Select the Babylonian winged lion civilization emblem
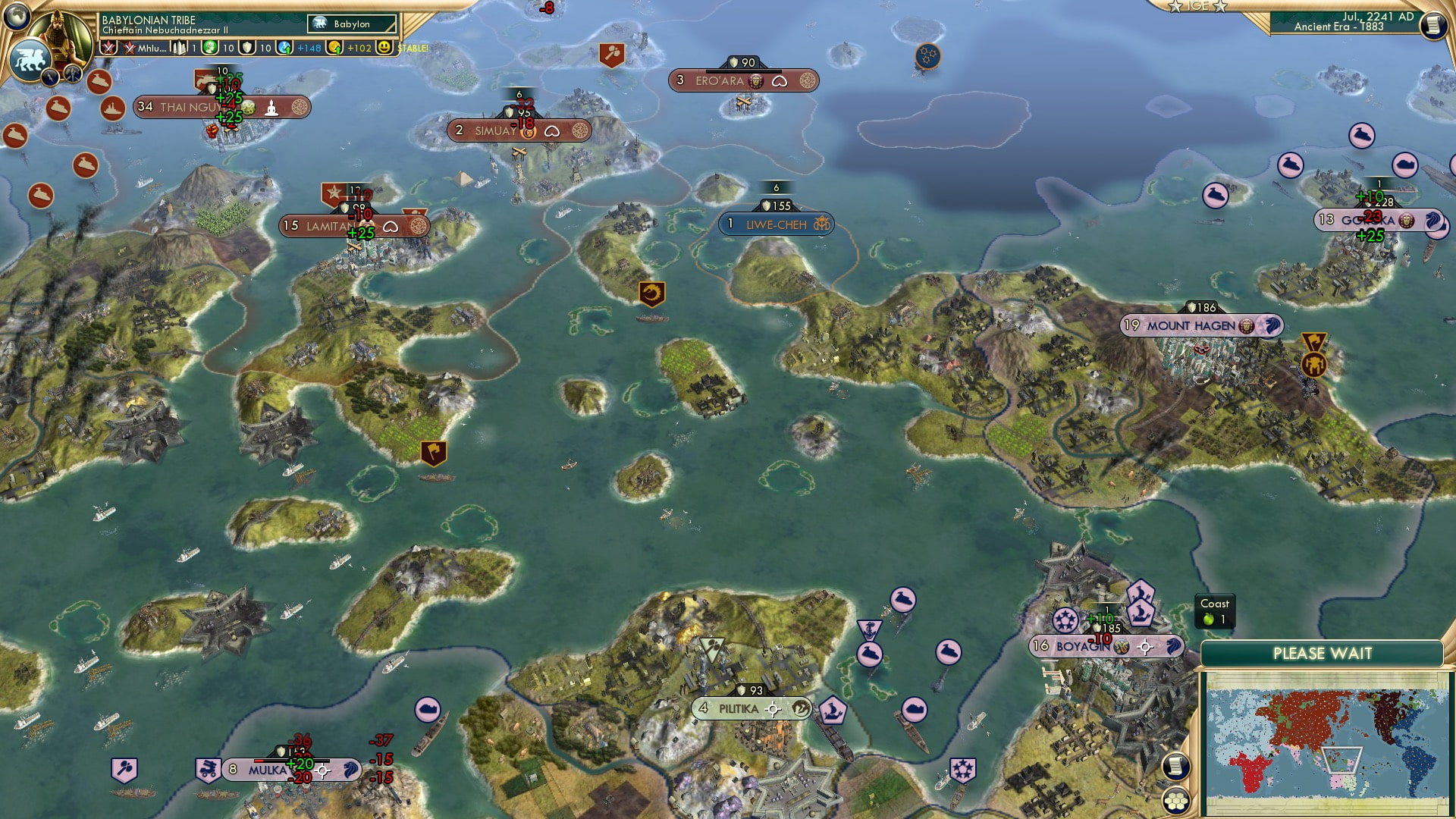This screenshot has height=819, width=1456. click(x=30, y=59)
